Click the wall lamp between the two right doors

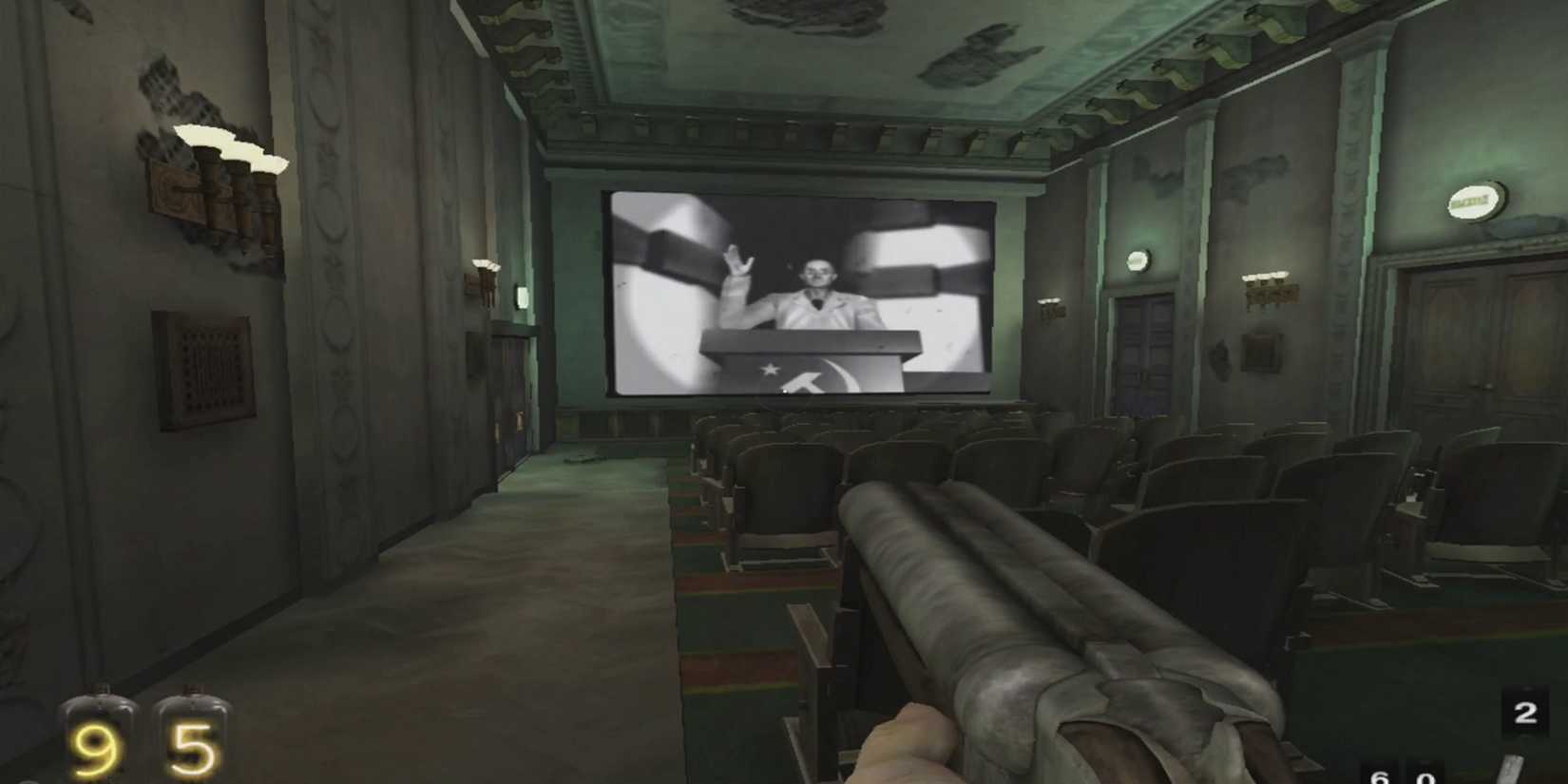(1137, 258)
